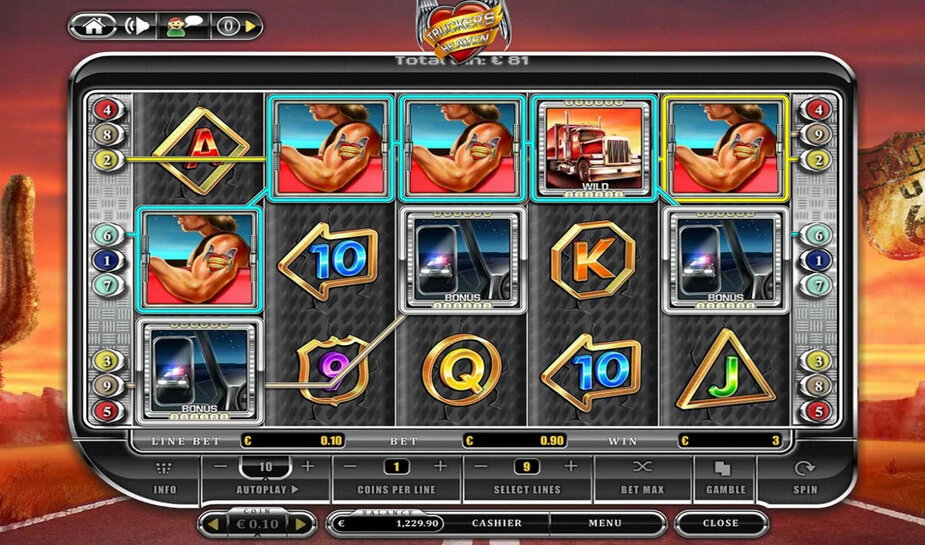
Task: Decrease coins per line
Action: [x=351, y=467]
